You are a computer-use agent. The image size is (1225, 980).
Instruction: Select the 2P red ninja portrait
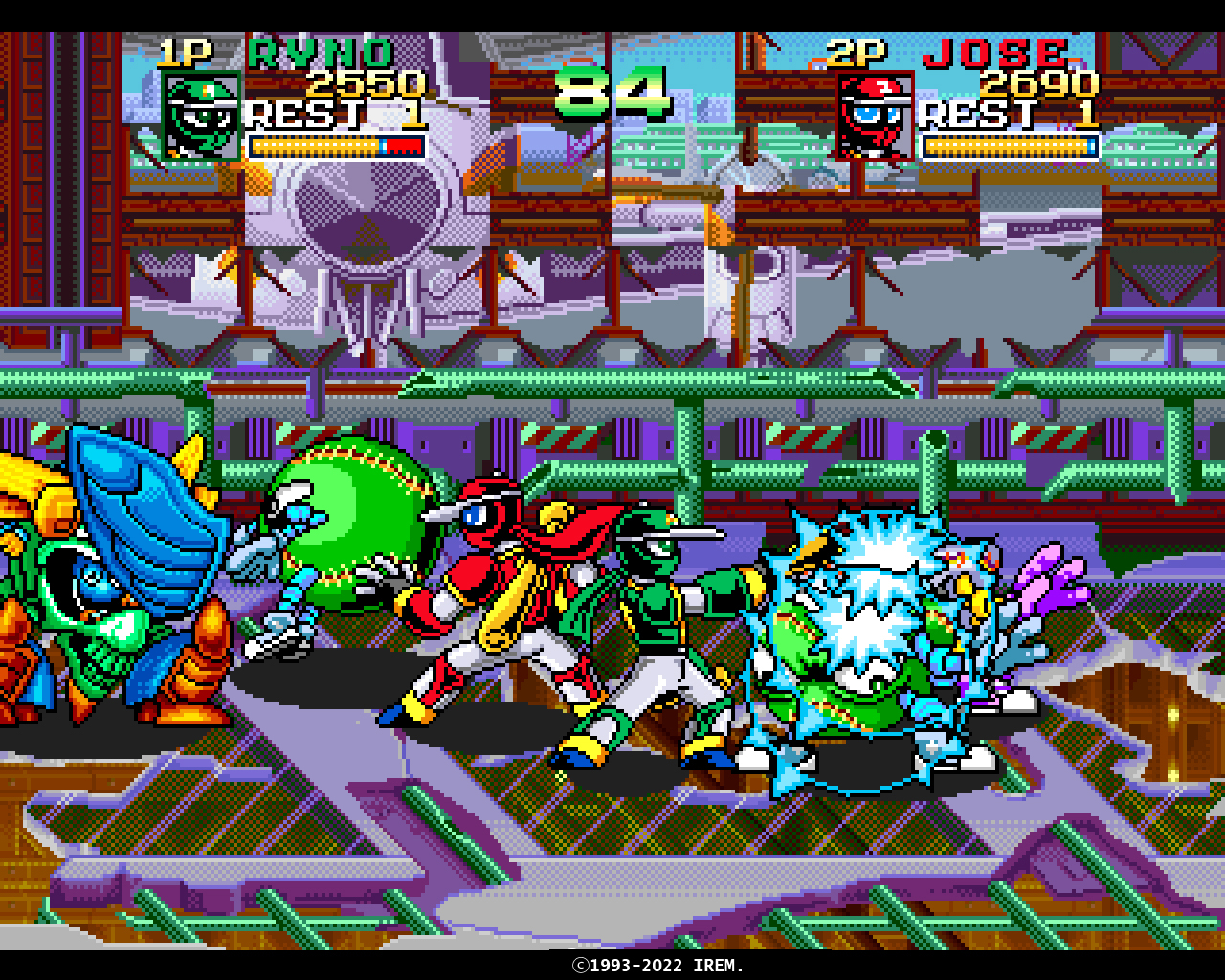[875, 116]
